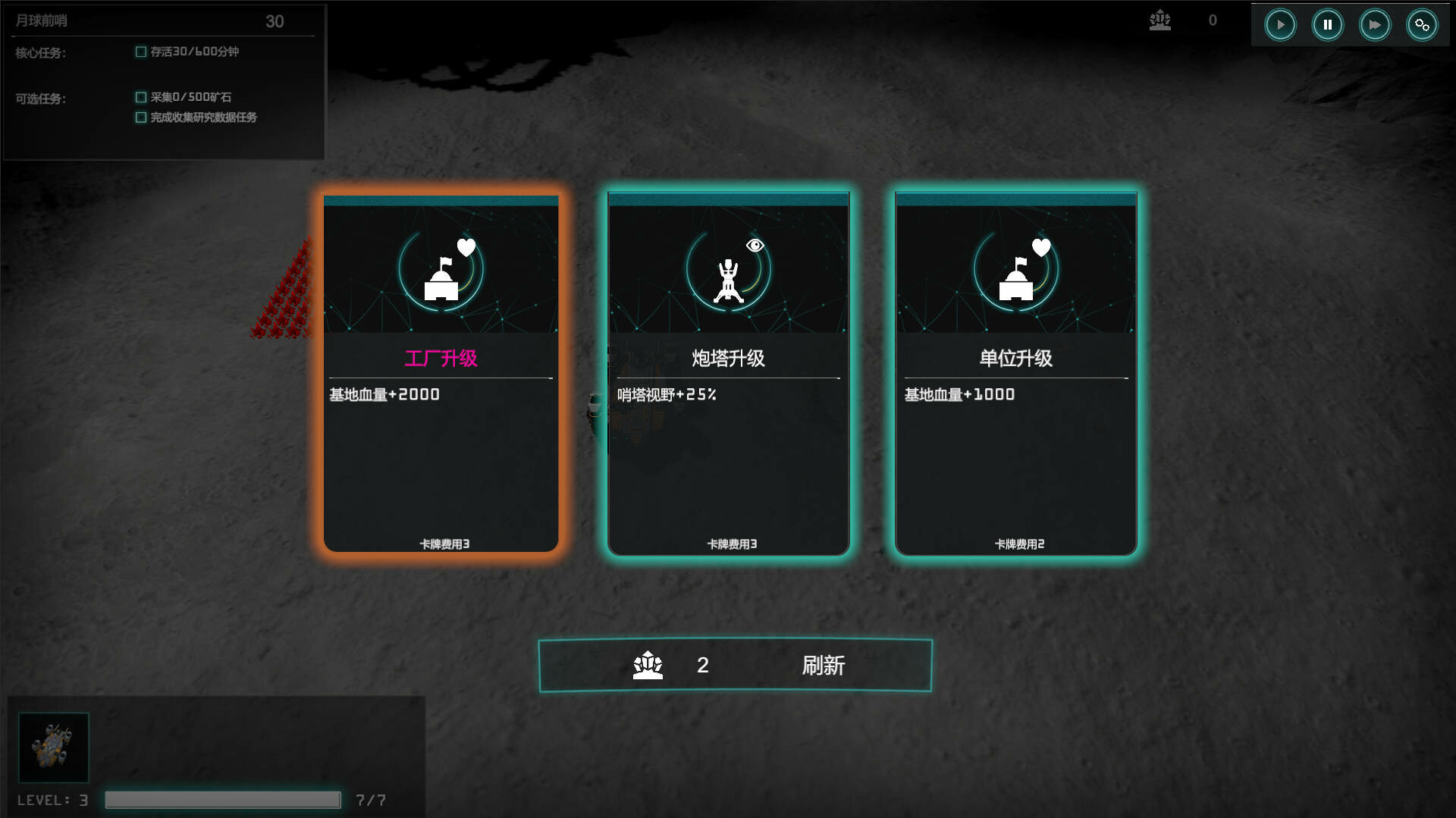Open the settings gear icon
The height and width of the screenshot is (818, 1456).
[x=1422, y=24]
